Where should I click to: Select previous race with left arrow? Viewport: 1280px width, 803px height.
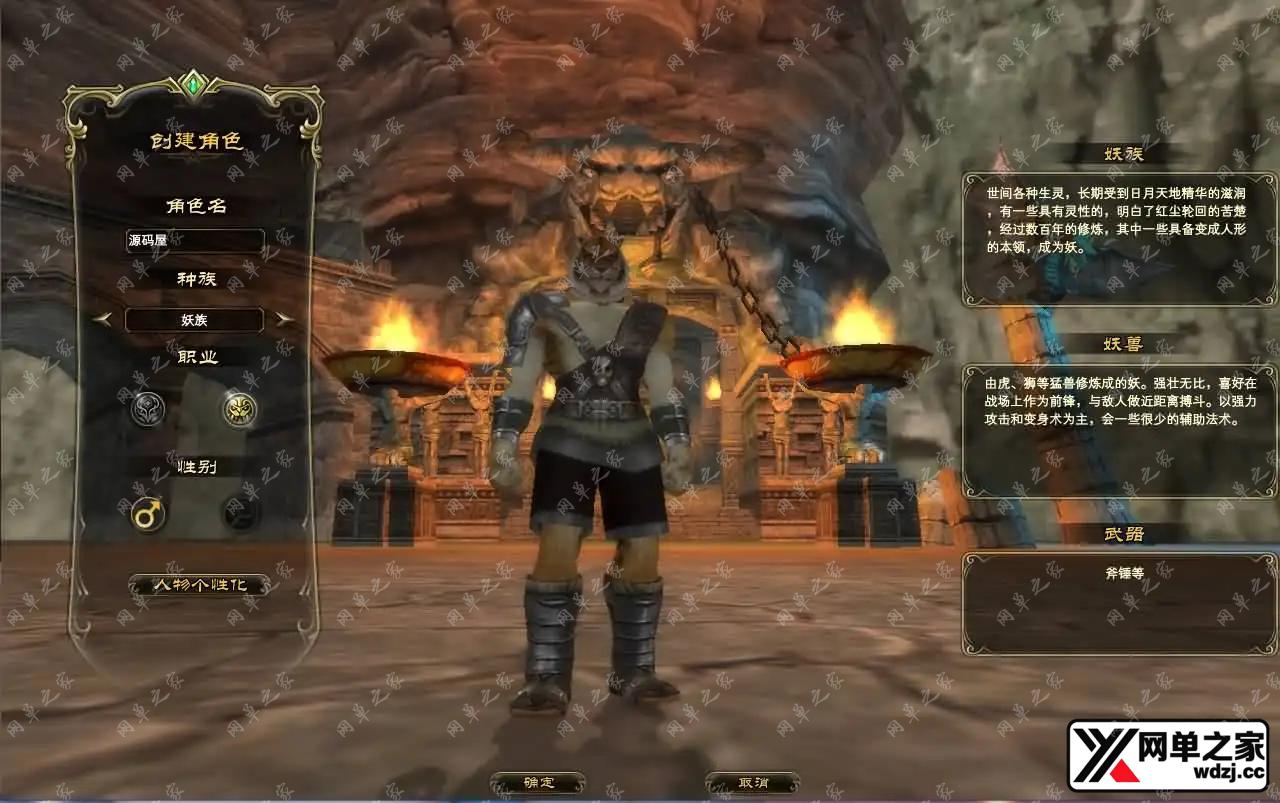(102, 320)
